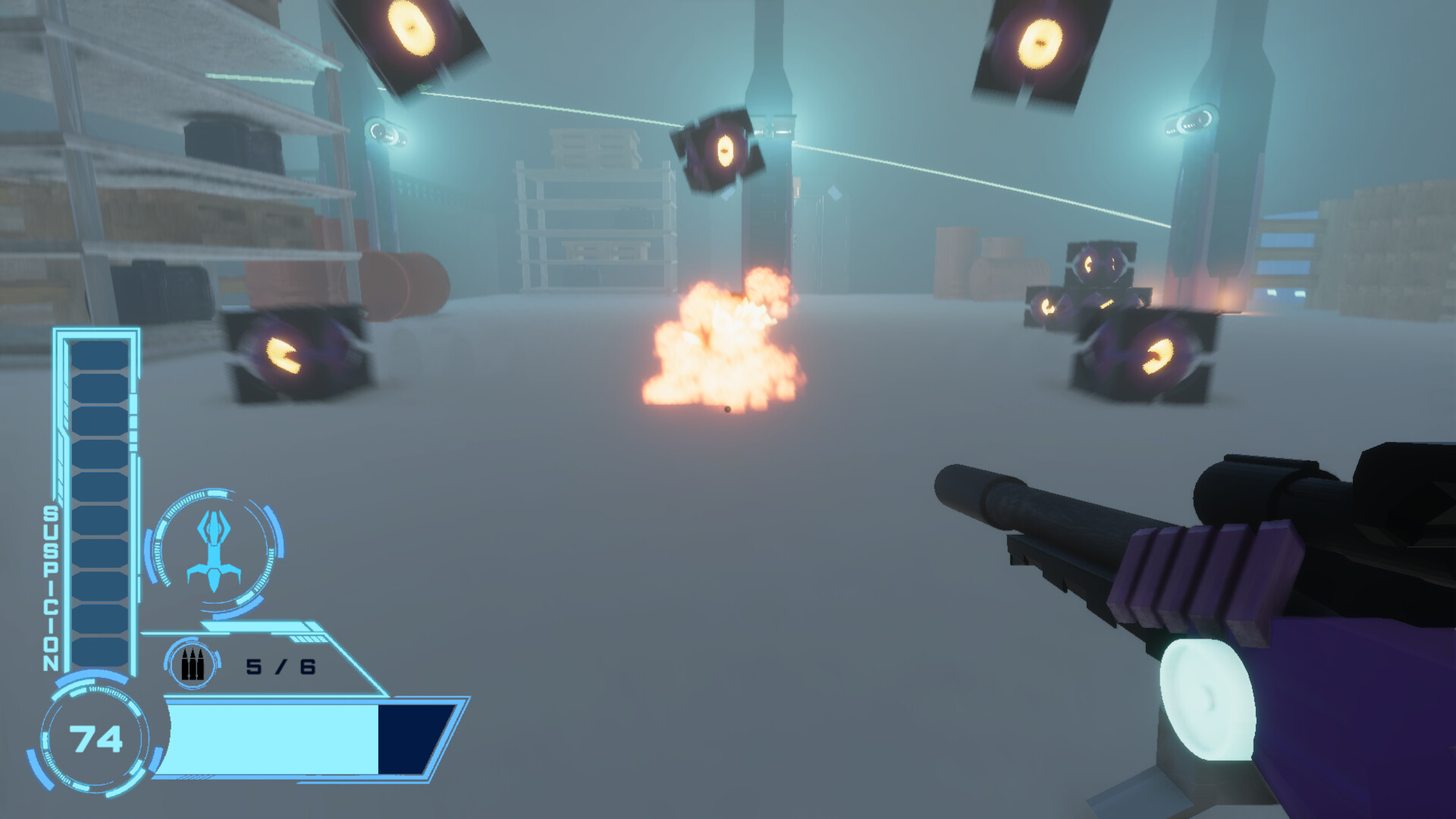The image size is (1456, 819).
Task: Click the white shelving rack in the background
Action: [595, 227]
